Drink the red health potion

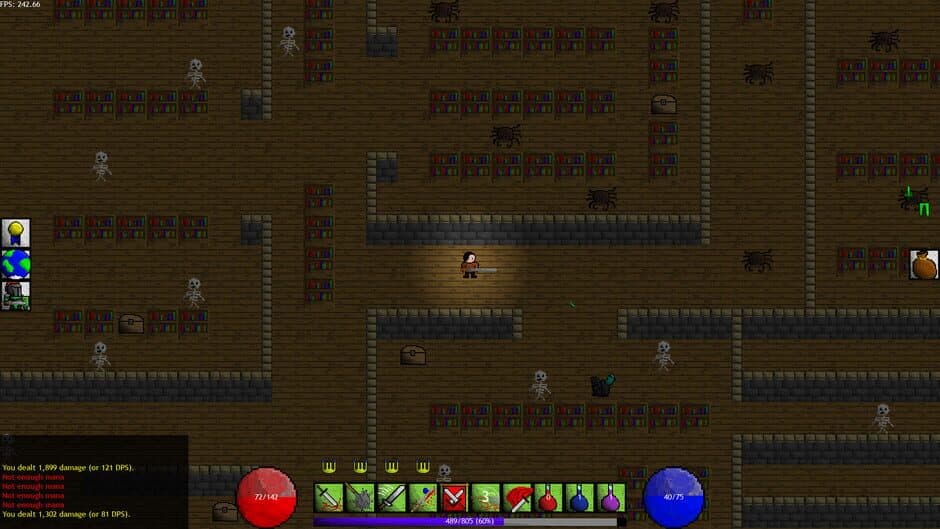pyautogui.click(x=547, y=497)
